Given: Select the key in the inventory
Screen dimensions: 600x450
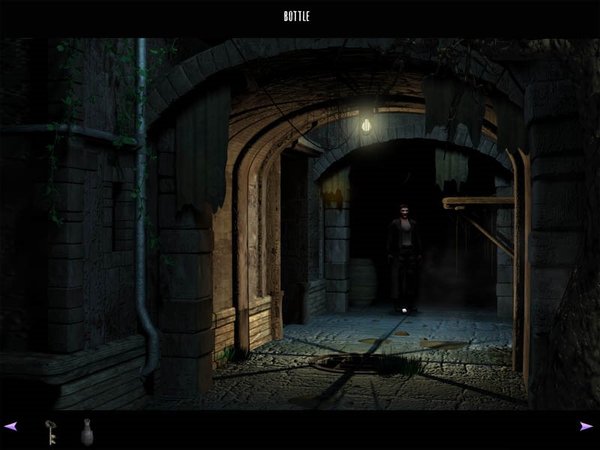Looking at the screenshot, I should pyautogui.click(x=49, y=430).
